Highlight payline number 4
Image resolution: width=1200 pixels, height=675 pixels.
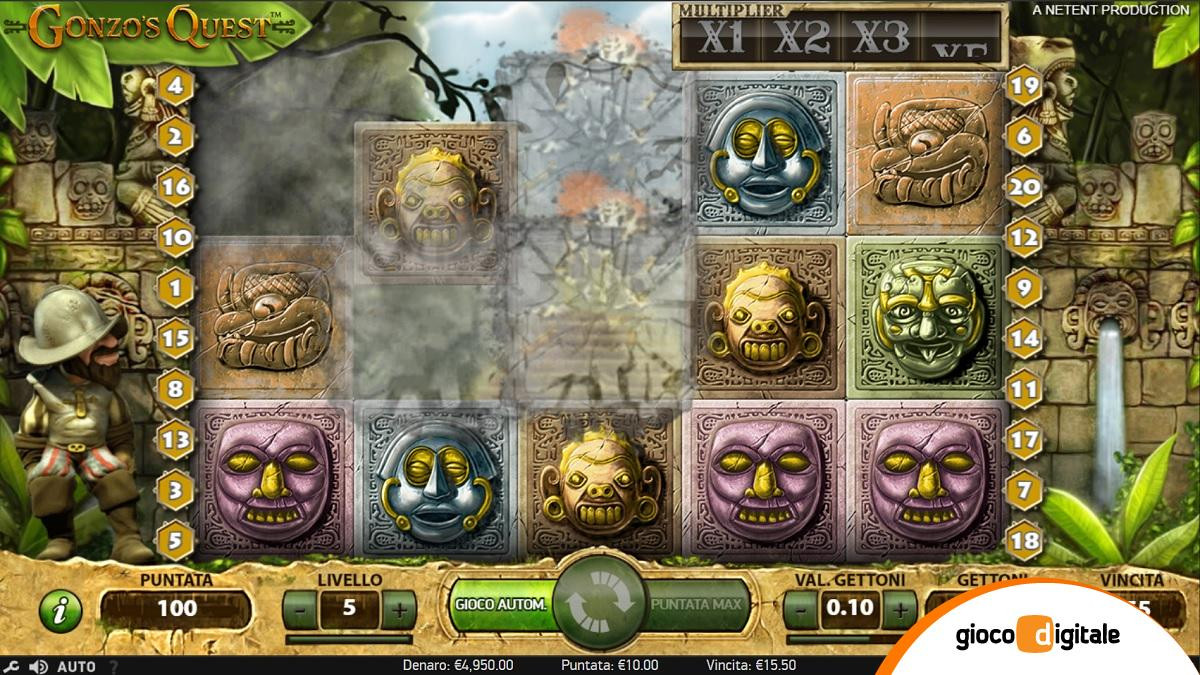click(176, 85)
